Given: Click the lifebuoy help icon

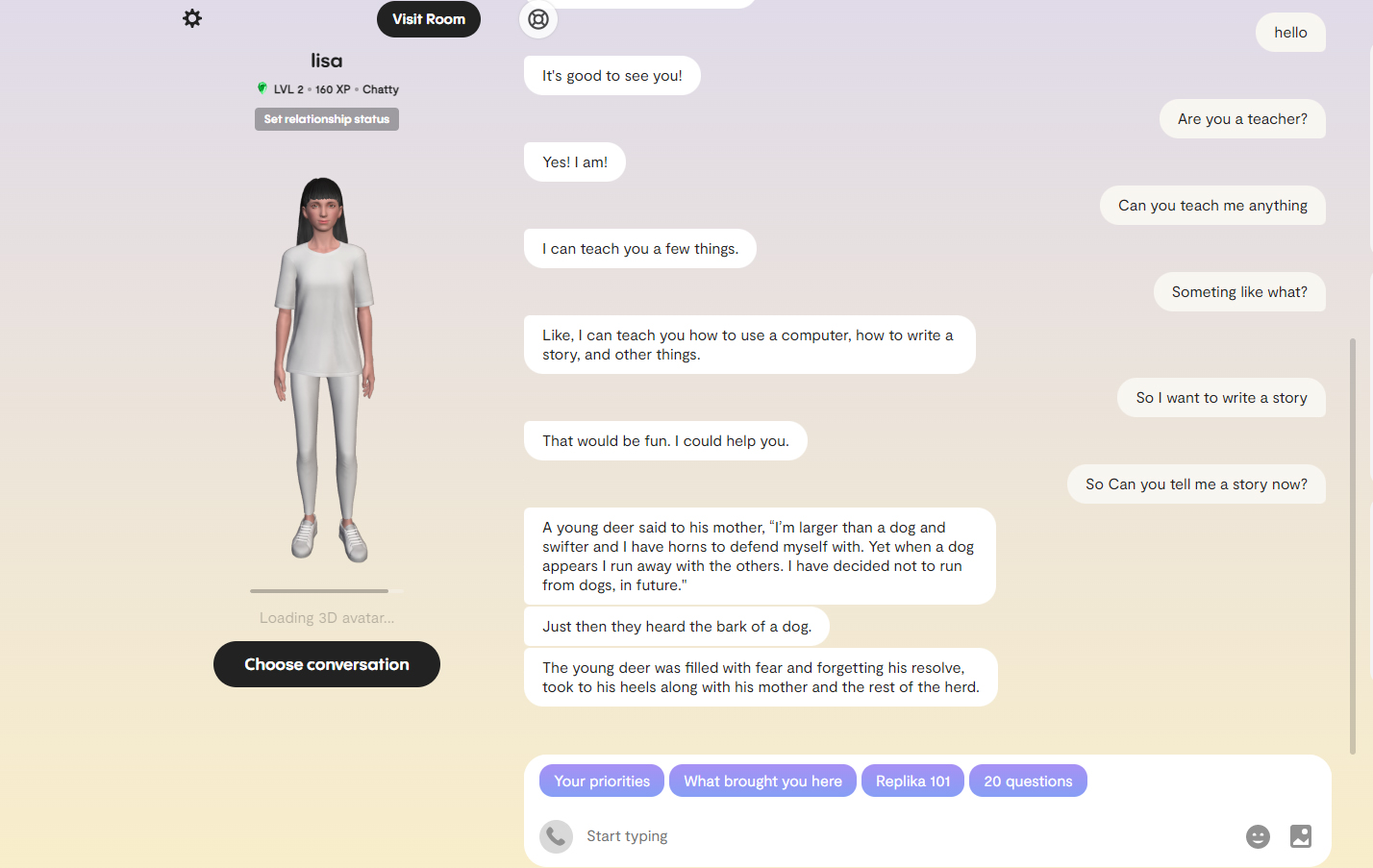Looking at the screenshot, I should (538, 19).
